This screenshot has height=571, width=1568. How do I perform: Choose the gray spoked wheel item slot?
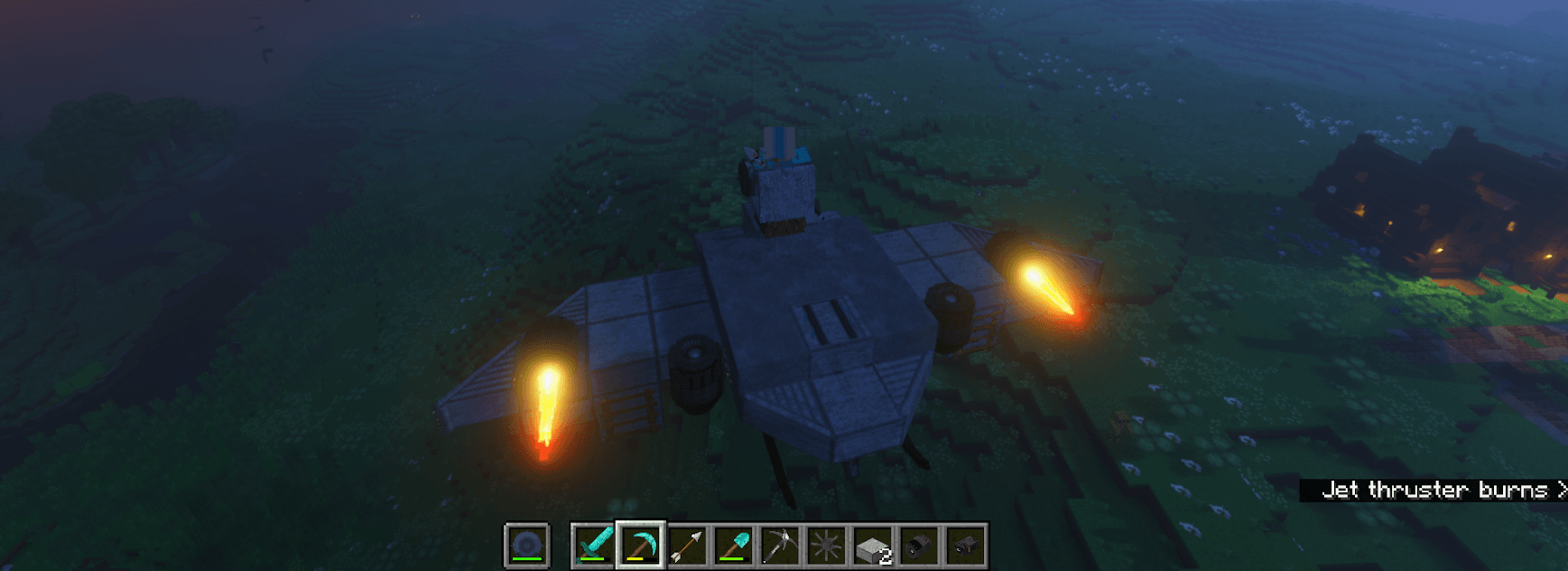pyautogui.click(x=827, y=546)
